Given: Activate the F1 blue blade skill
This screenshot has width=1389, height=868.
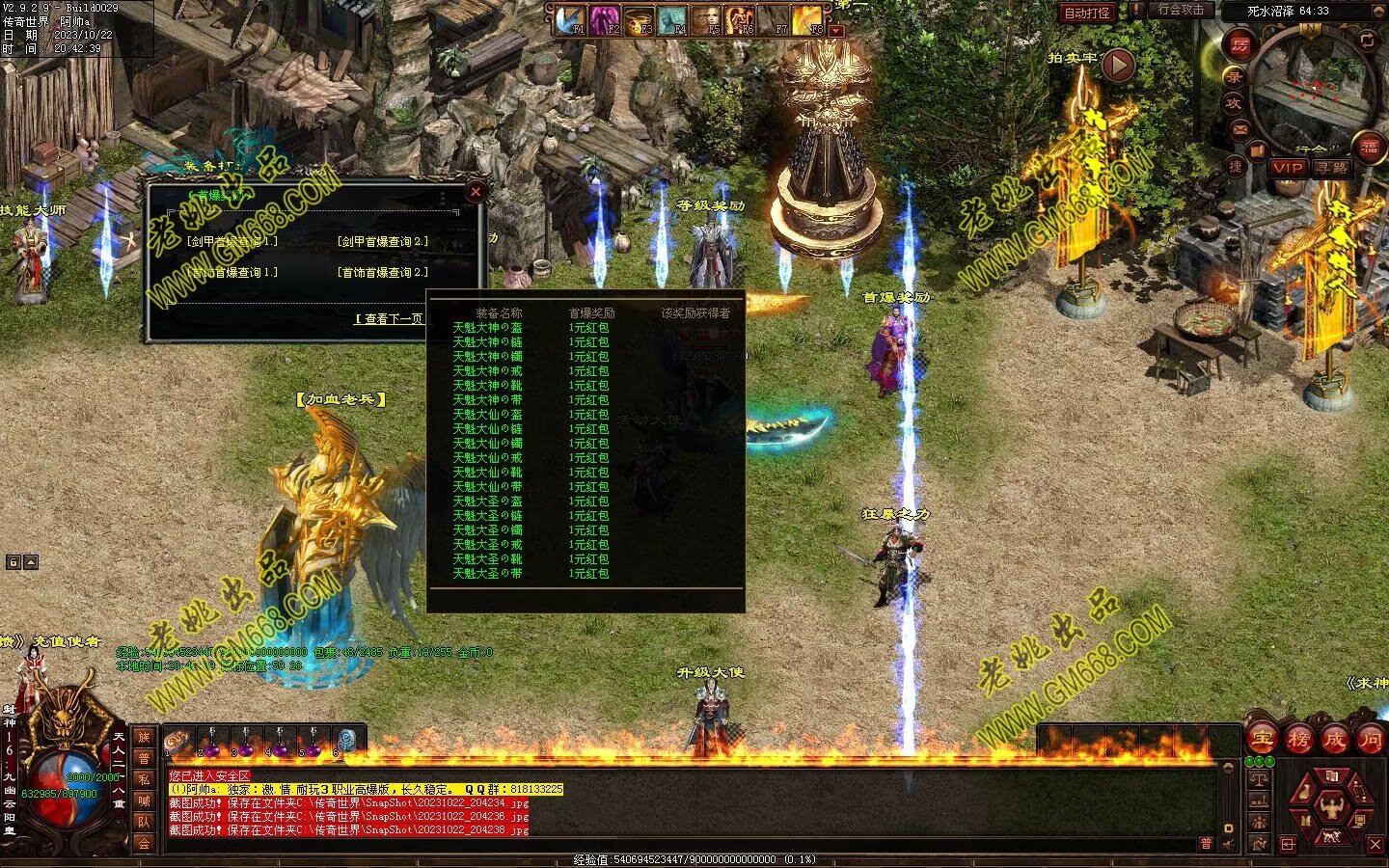Looking at the screenshot, I should 571,19.
